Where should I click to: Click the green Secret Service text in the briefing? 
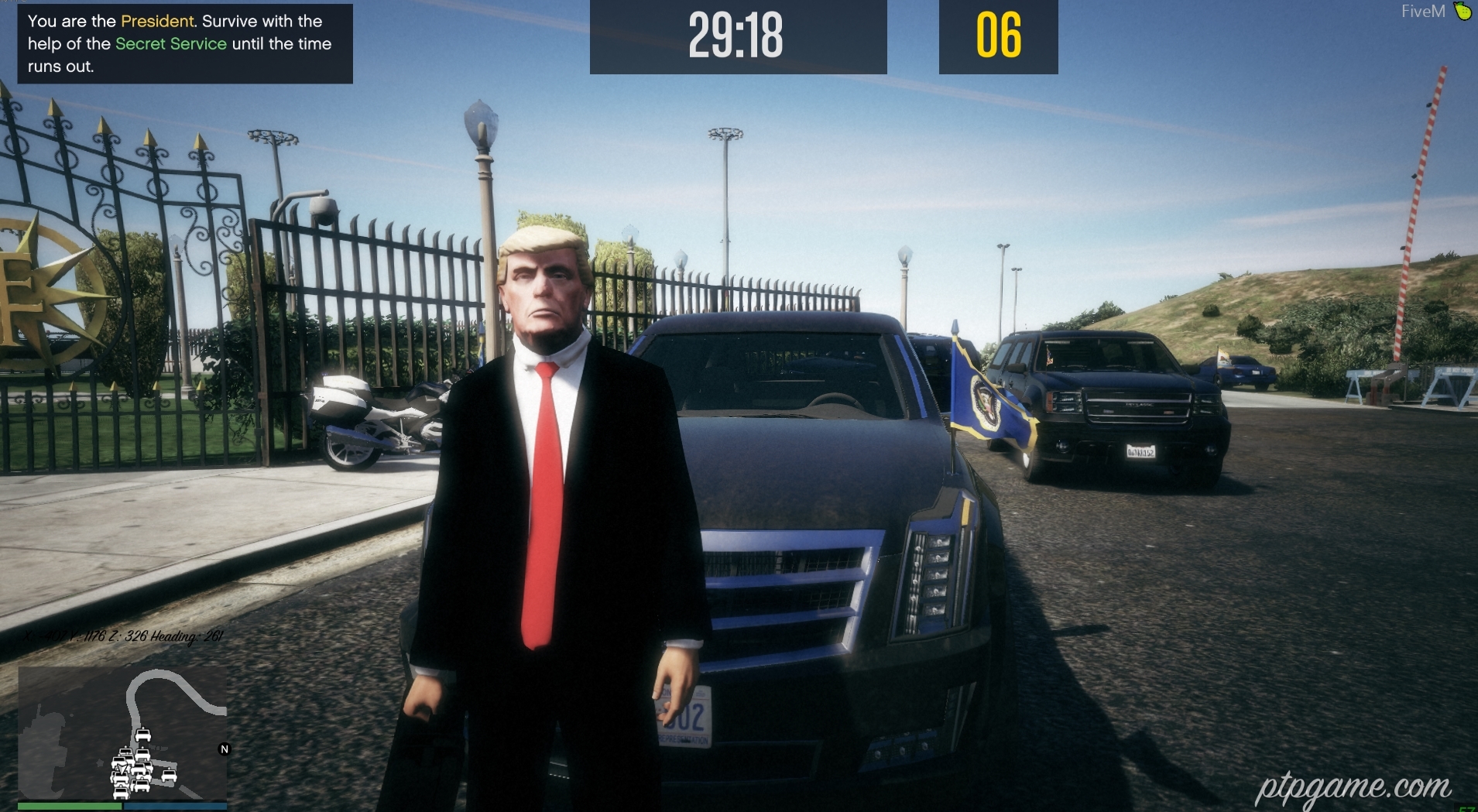[170, 44]
